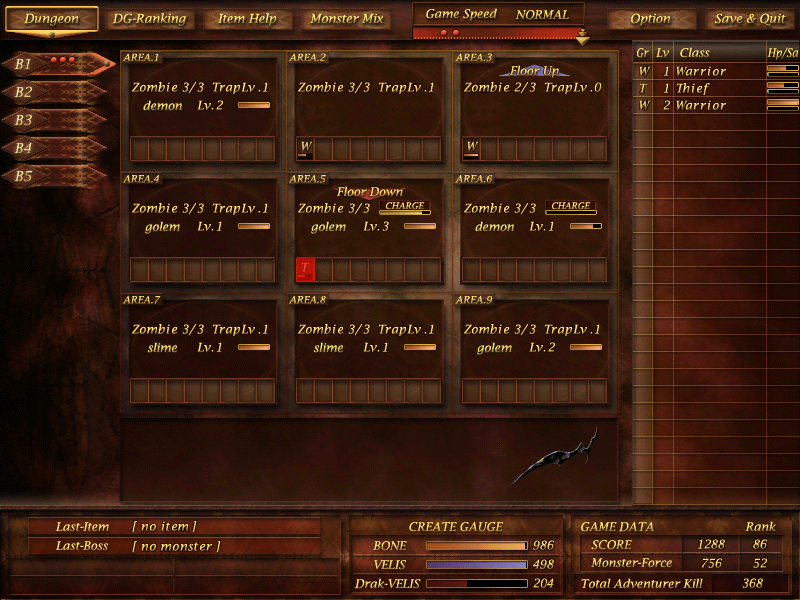Open the DG-Ranking screen
Screen dimensions: 800x600
pos(148,19)
